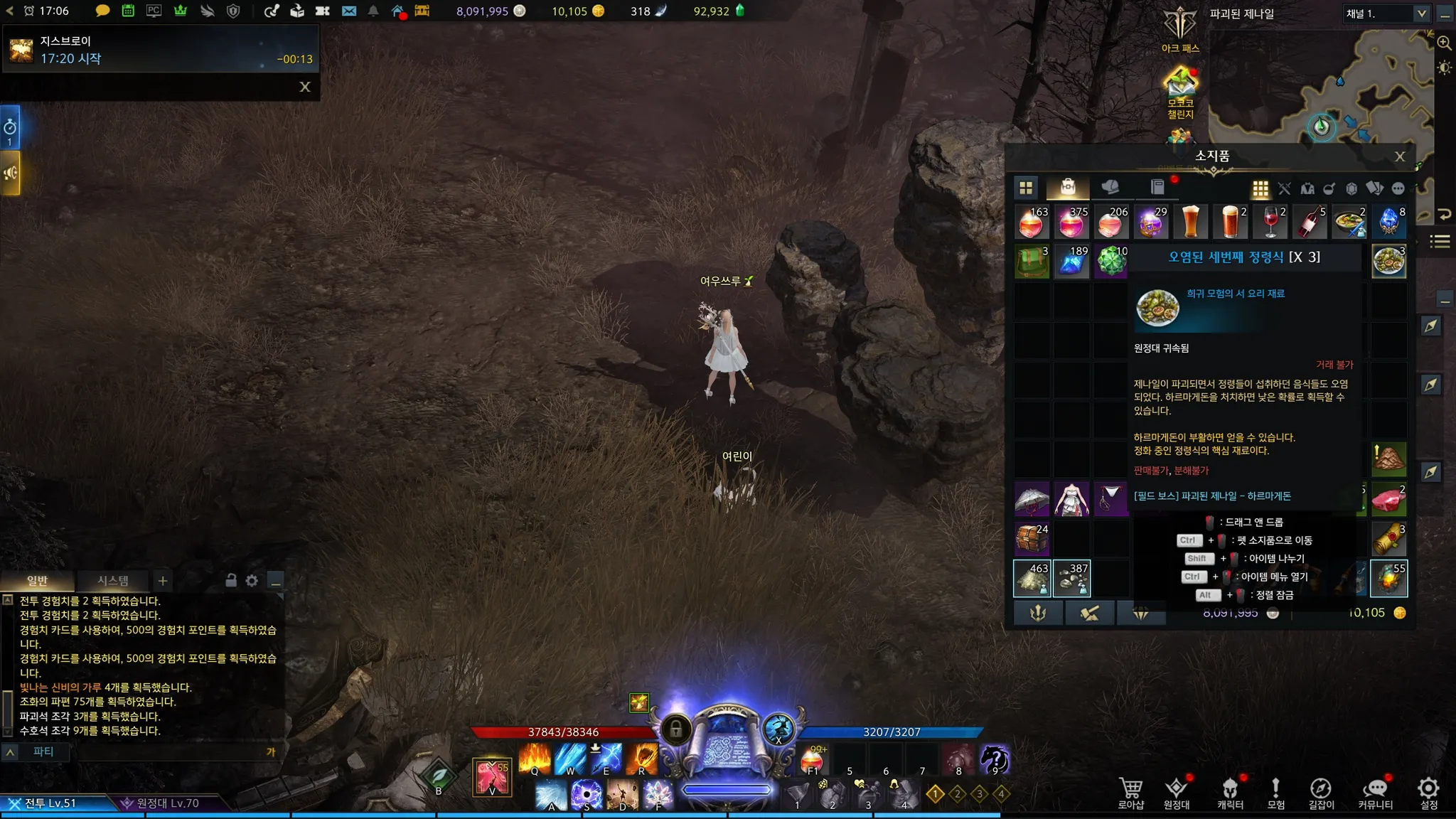Select the beer mug item slot
Viewport: 1456px width, 819px height.
(x=1190, y=222)
